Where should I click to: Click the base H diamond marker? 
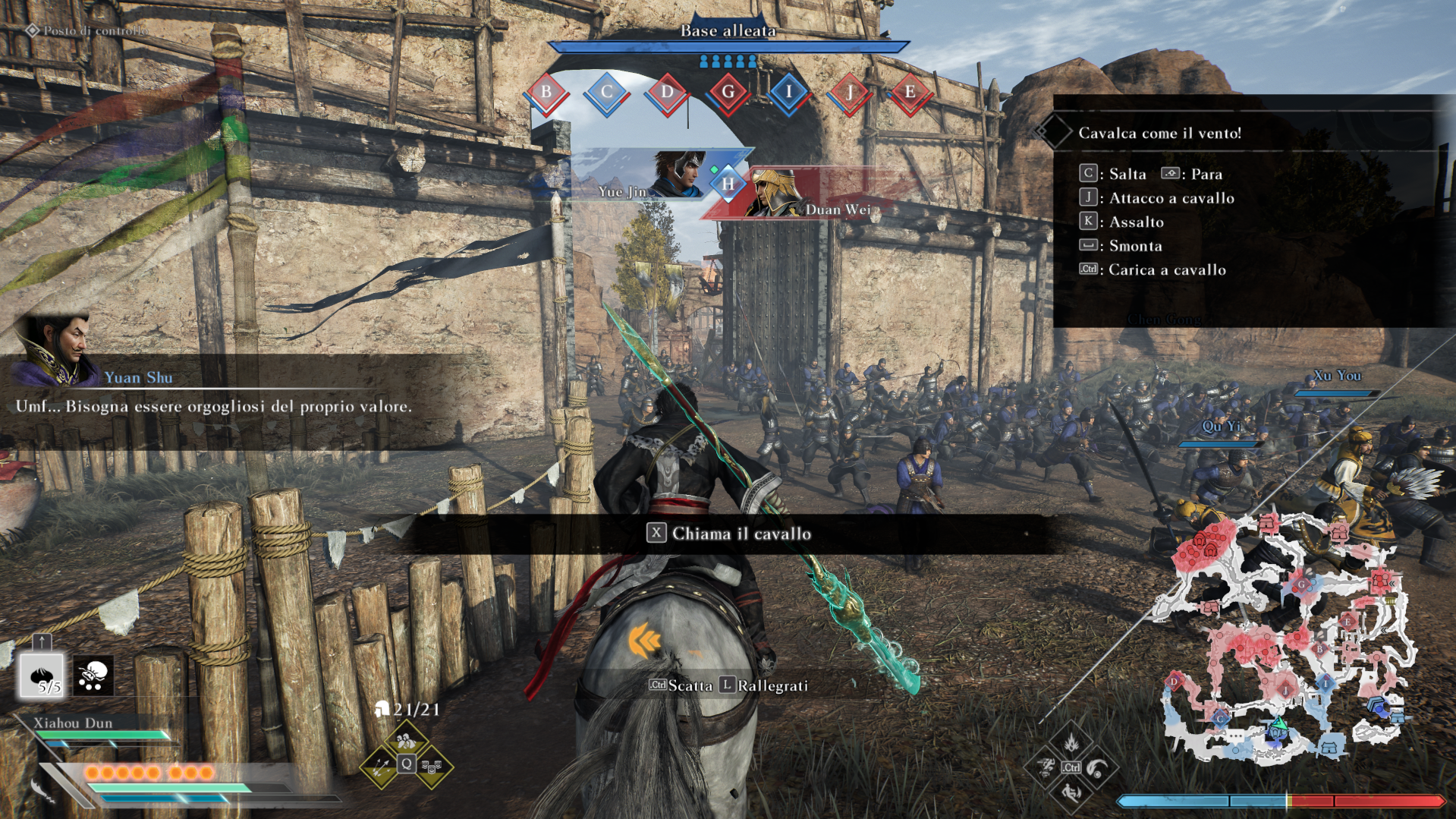[728, 183]
